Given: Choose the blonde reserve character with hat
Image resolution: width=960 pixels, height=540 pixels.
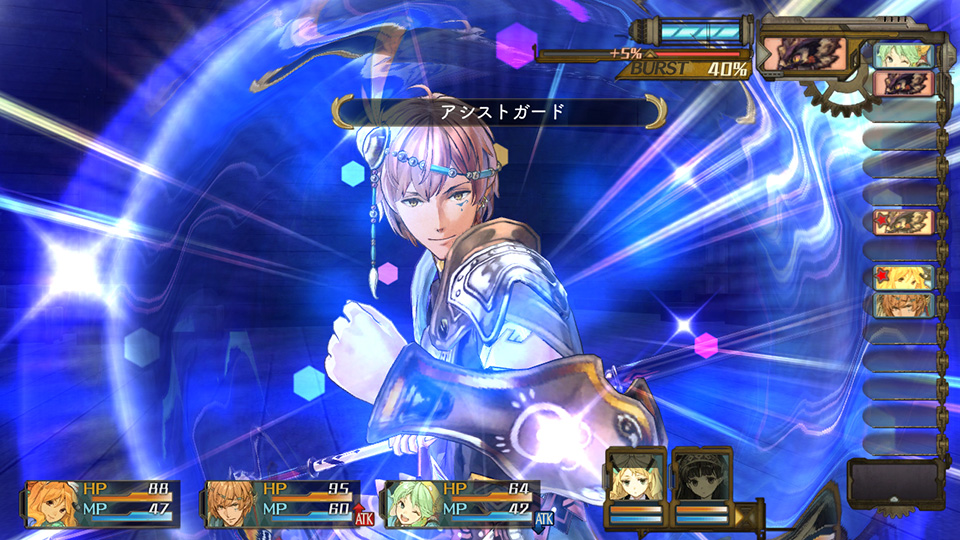Looking at the screenshot, I should 637,476.
